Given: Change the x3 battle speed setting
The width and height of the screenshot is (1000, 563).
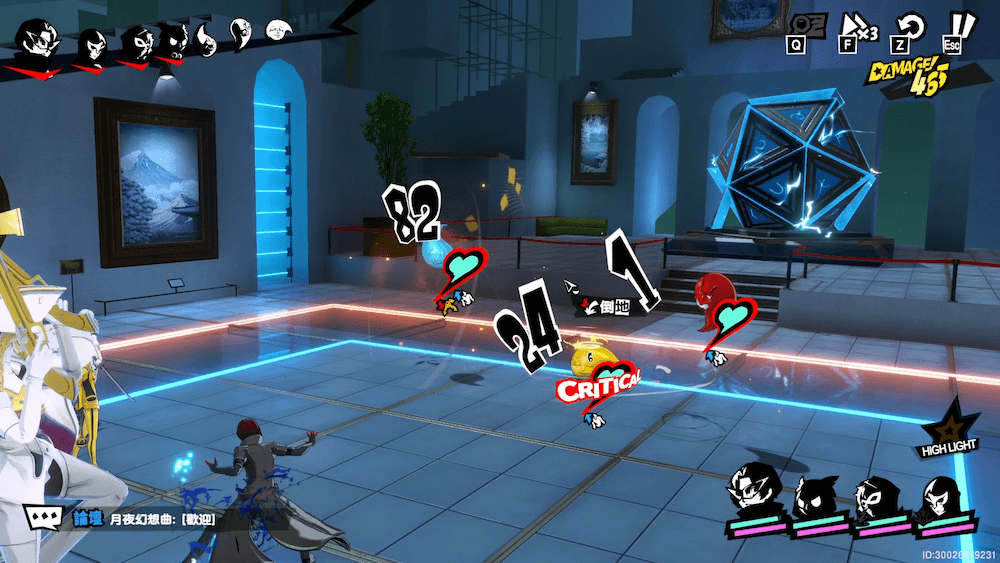Looking at the screenshot, I should coord(855,25).
